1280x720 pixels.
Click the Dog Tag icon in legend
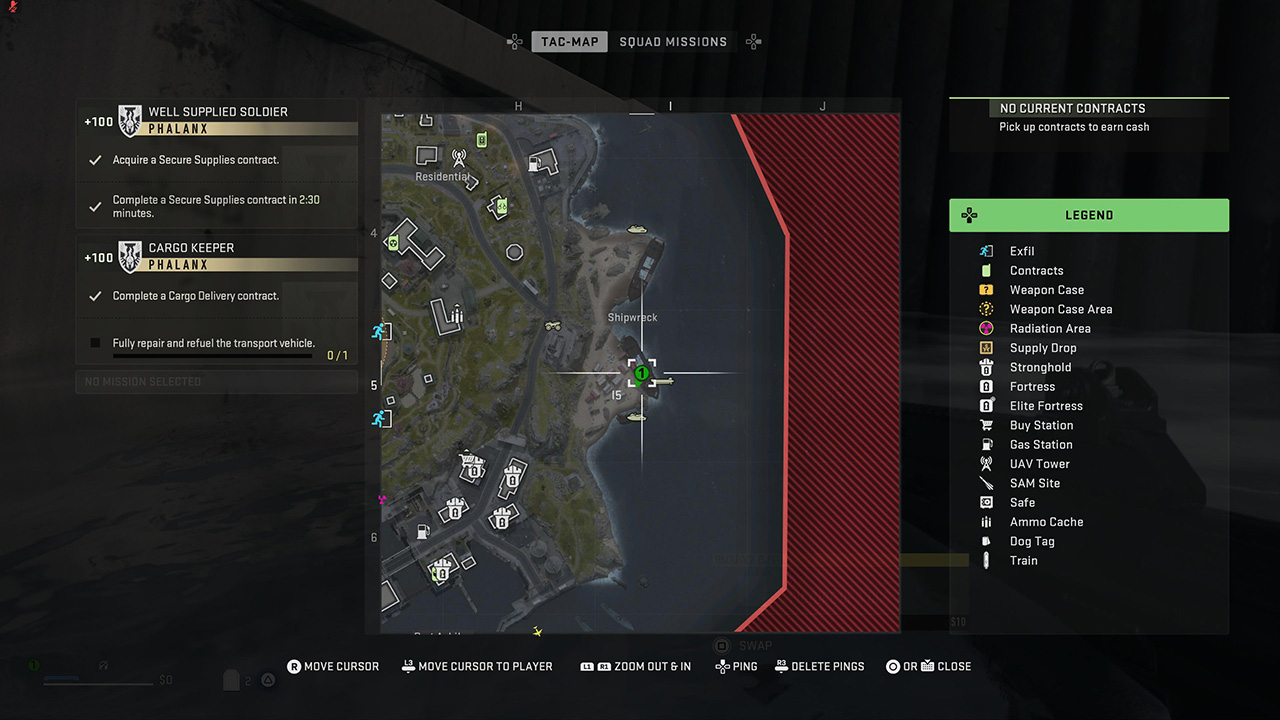coord(986,541)
